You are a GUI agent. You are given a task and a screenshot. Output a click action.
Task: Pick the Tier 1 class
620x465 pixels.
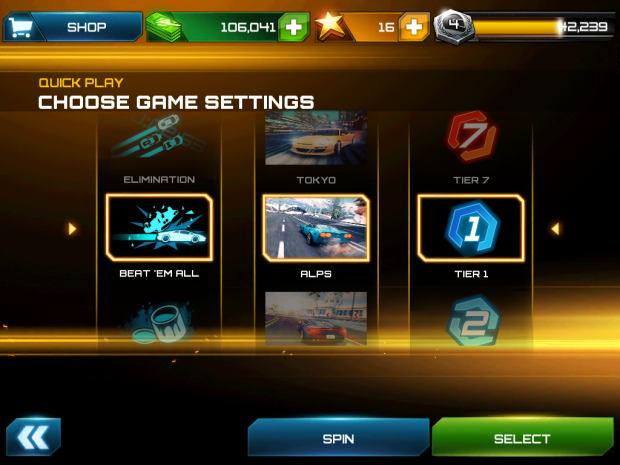pyautogui.click(x=469, y=229)
